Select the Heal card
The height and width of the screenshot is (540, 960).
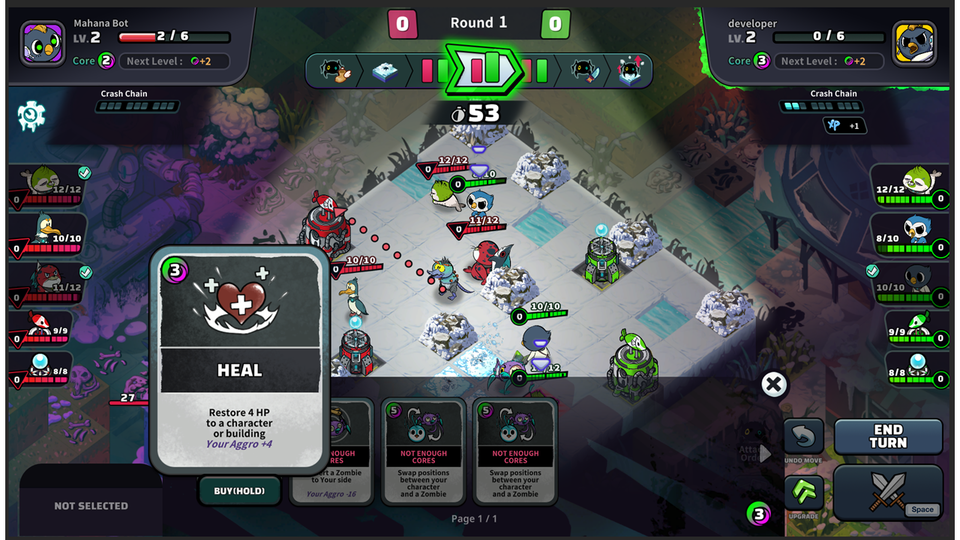coord(240,360)
